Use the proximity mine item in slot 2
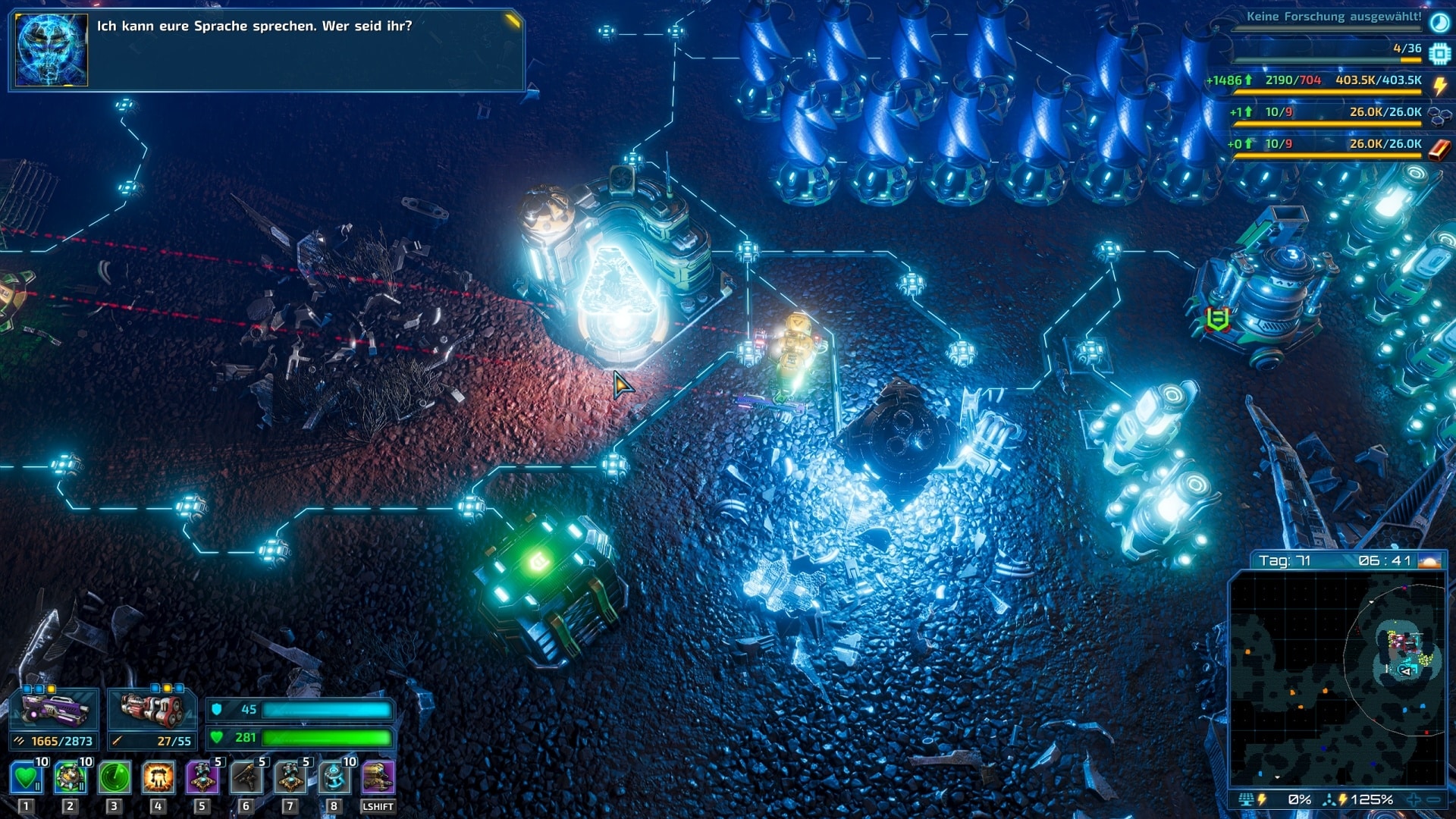The width and height of the screenshot is (1456, 819). (71, 777)
